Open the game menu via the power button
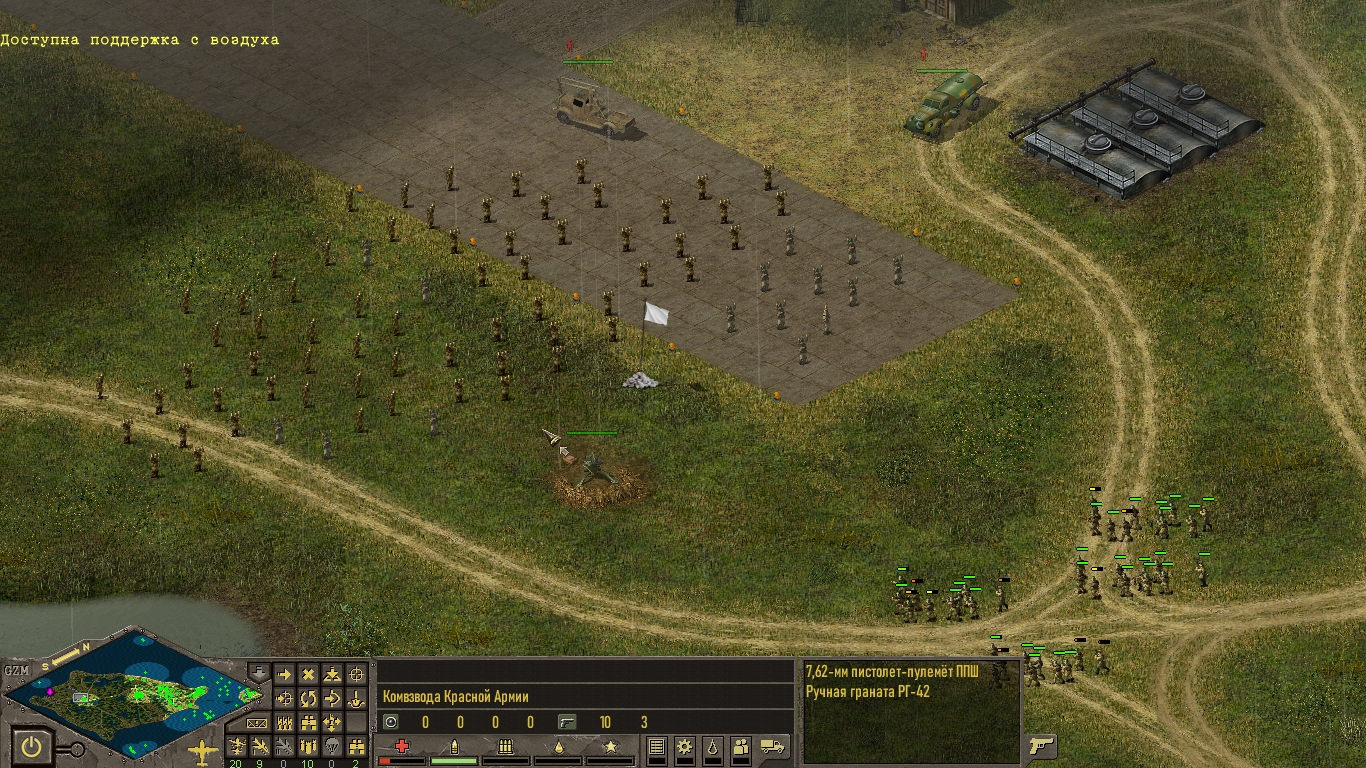1366x768 pixels. (x=35, y=746)
